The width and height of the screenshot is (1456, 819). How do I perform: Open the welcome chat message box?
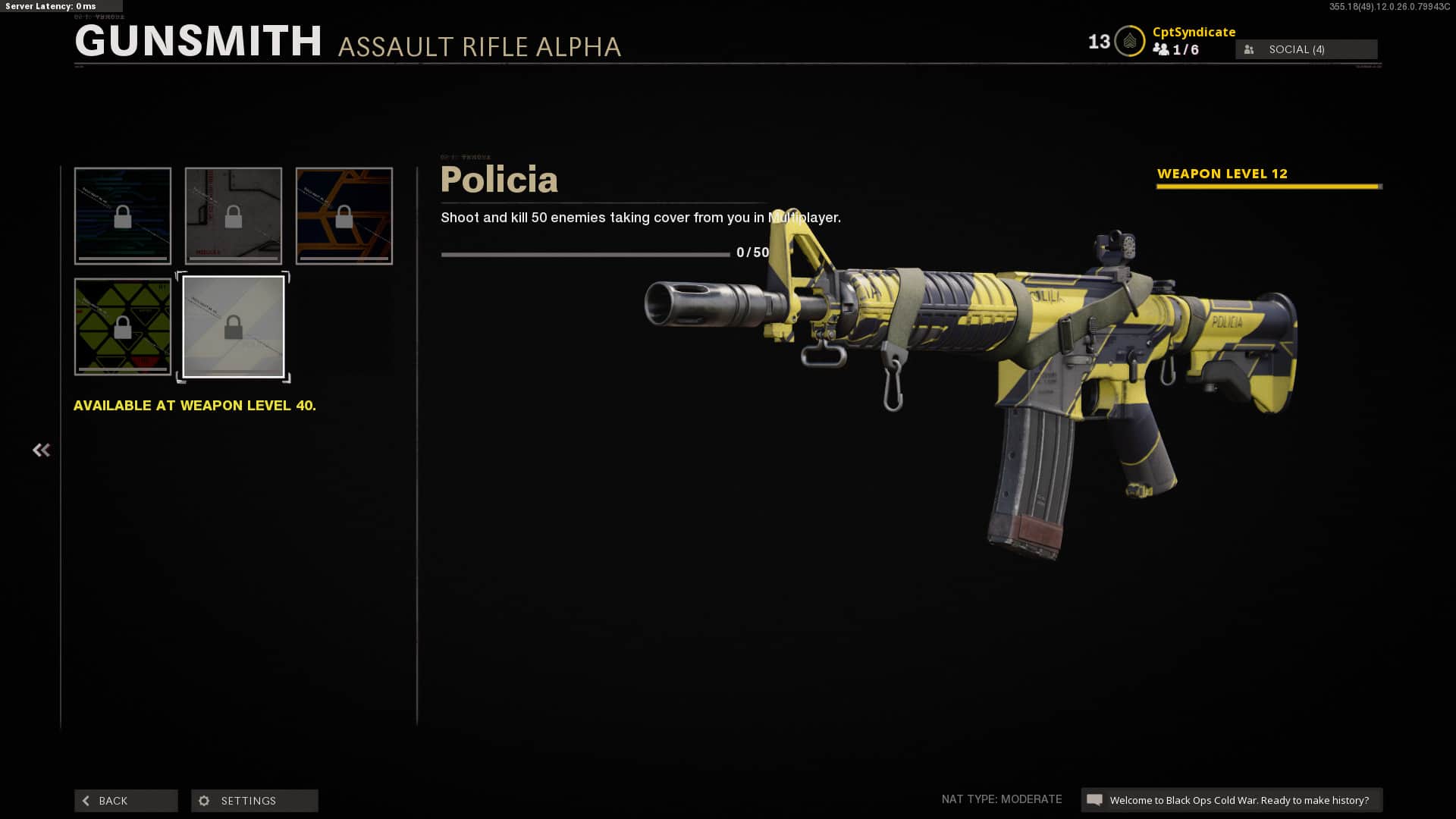pyautogui.click(x=1232, y=800)
